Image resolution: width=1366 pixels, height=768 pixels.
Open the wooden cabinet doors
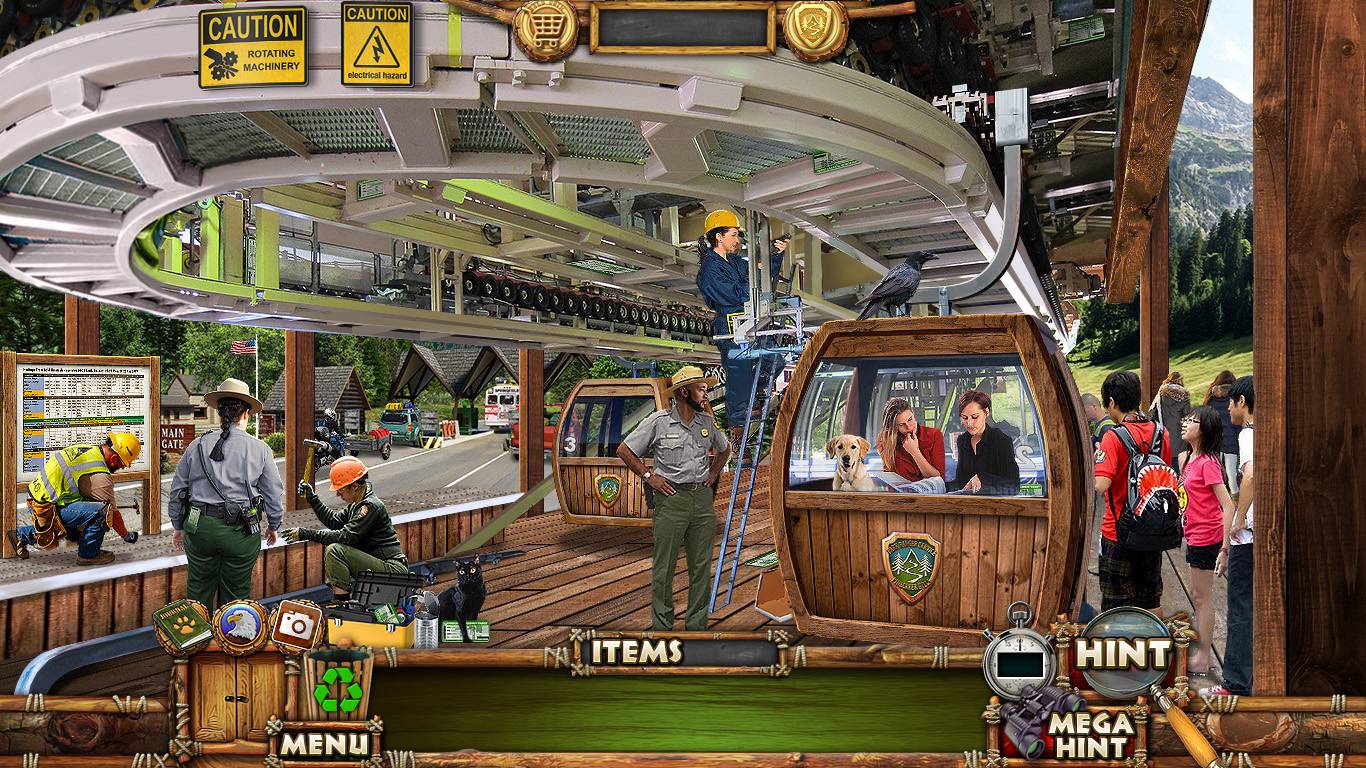(x=227, y=695)
